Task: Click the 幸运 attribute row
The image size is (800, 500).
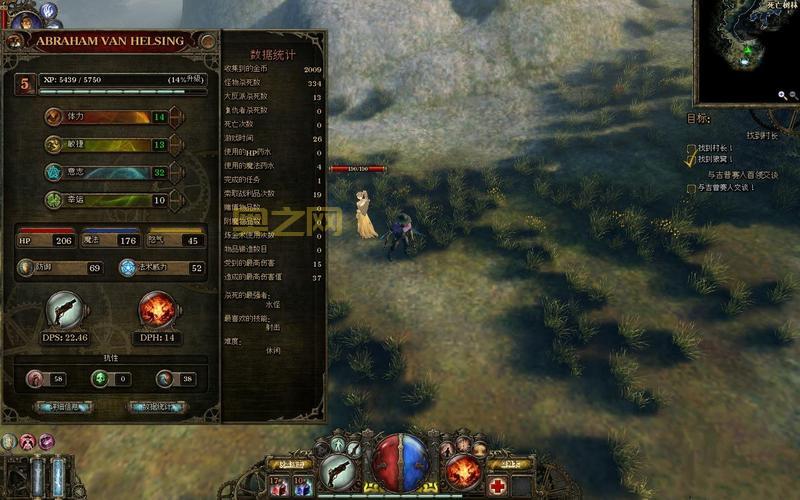Action: point(108,200)
